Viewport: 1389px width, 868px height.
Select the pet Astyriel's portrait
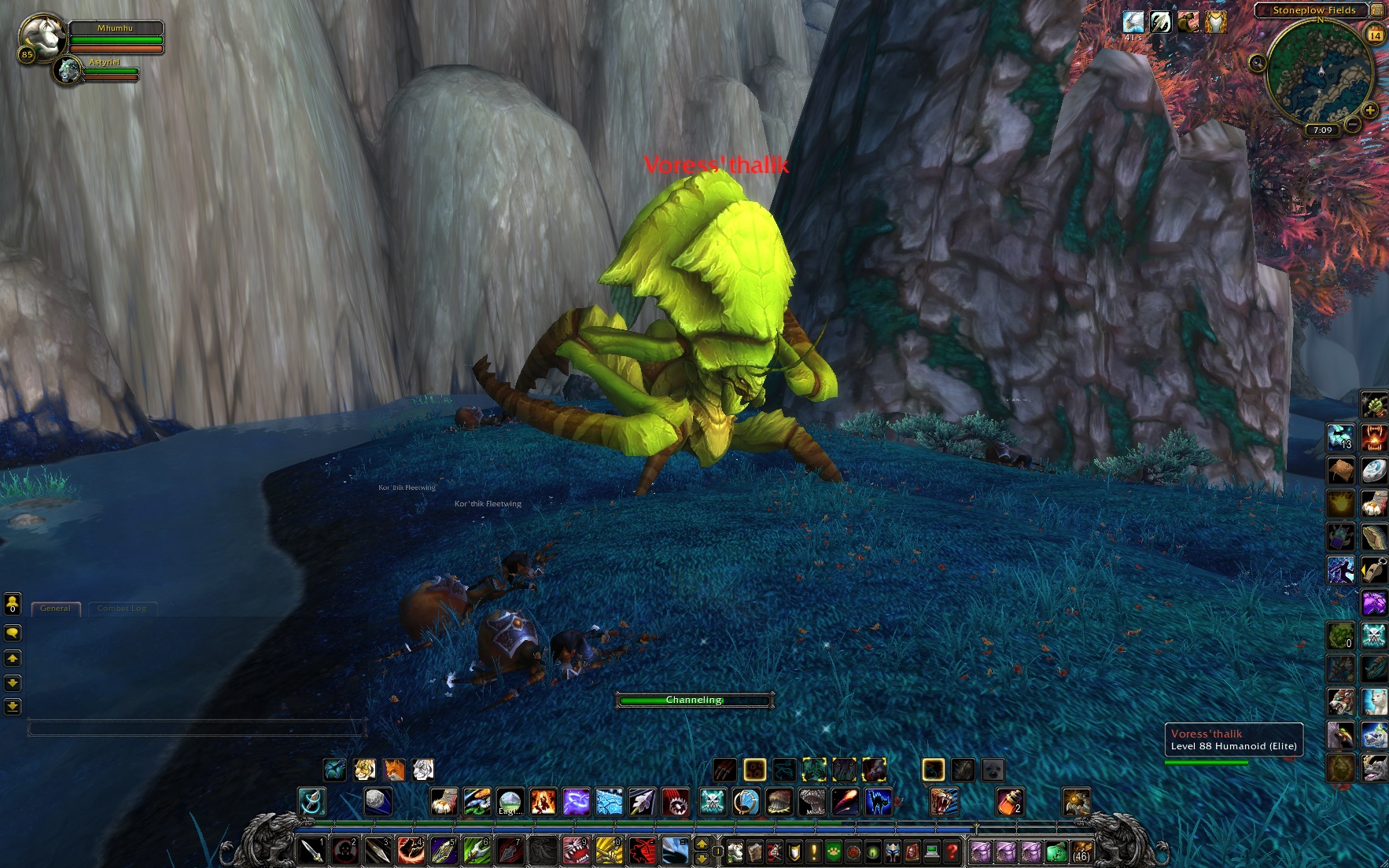tap(69, 71)
